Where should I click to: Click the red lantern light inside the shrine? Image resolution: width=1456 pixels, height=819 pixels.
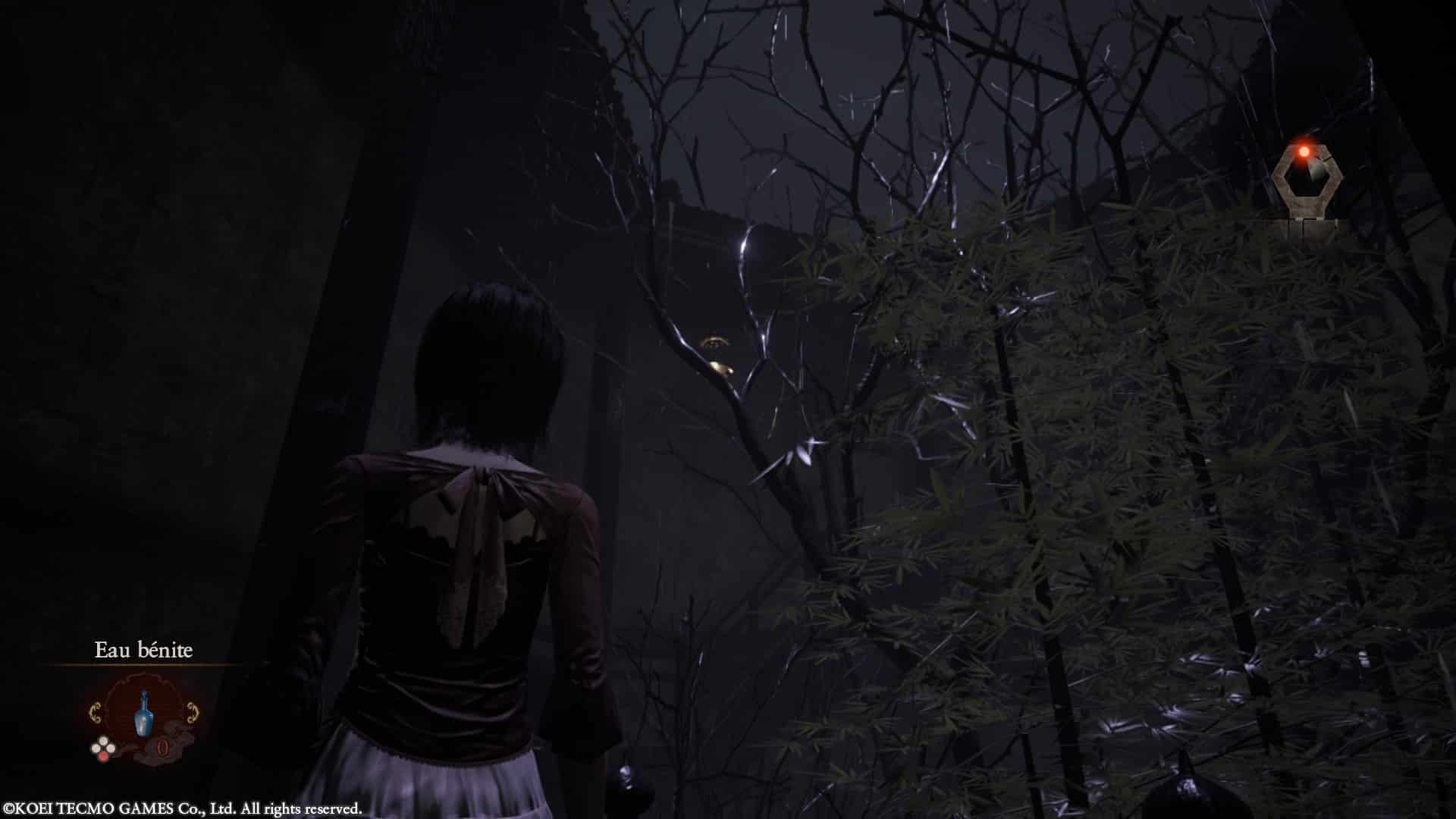pyautogui.click(x=1304, y=151)
